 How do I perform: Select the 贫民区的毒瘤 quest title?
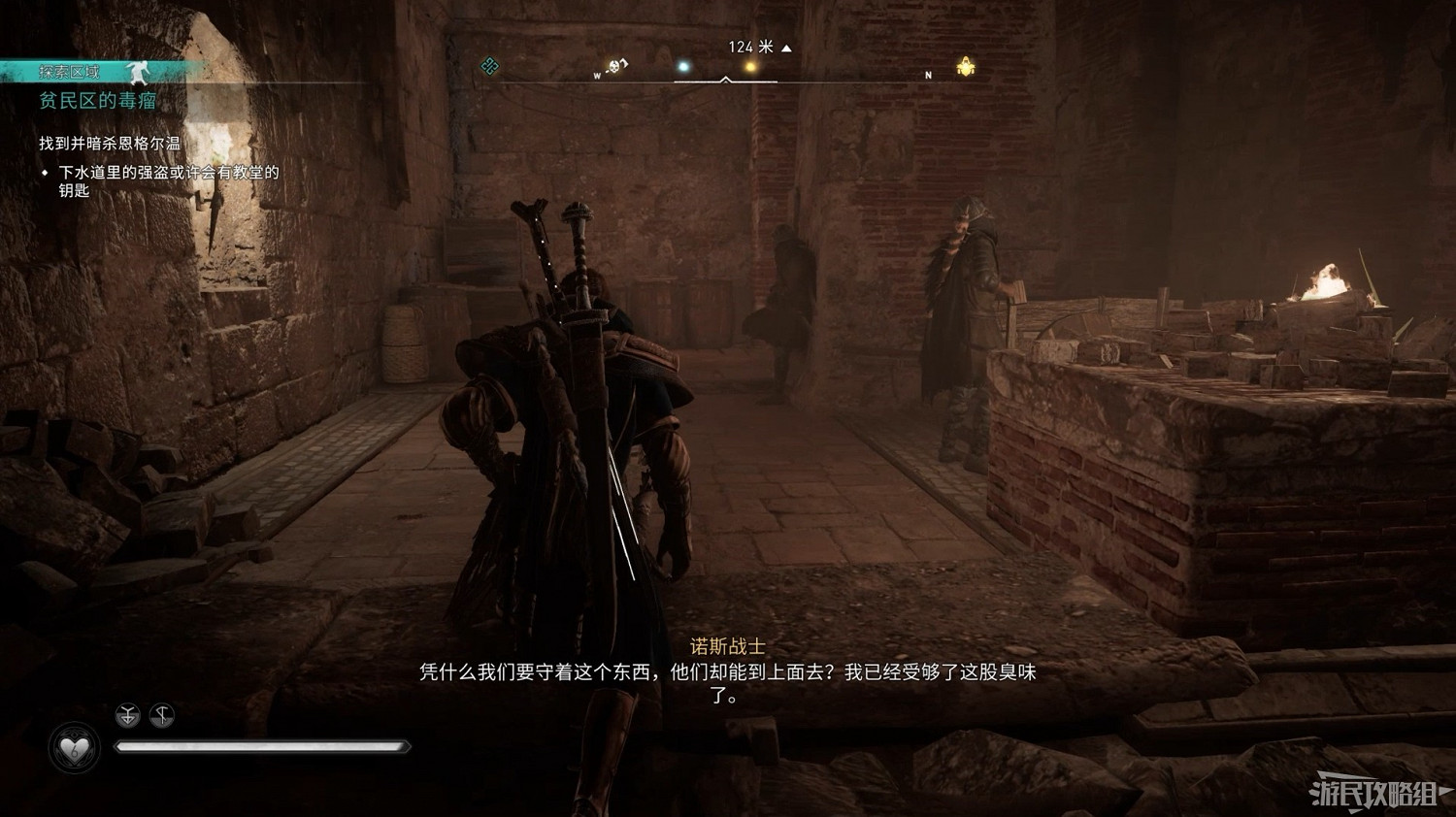click(x=97, y=102)
